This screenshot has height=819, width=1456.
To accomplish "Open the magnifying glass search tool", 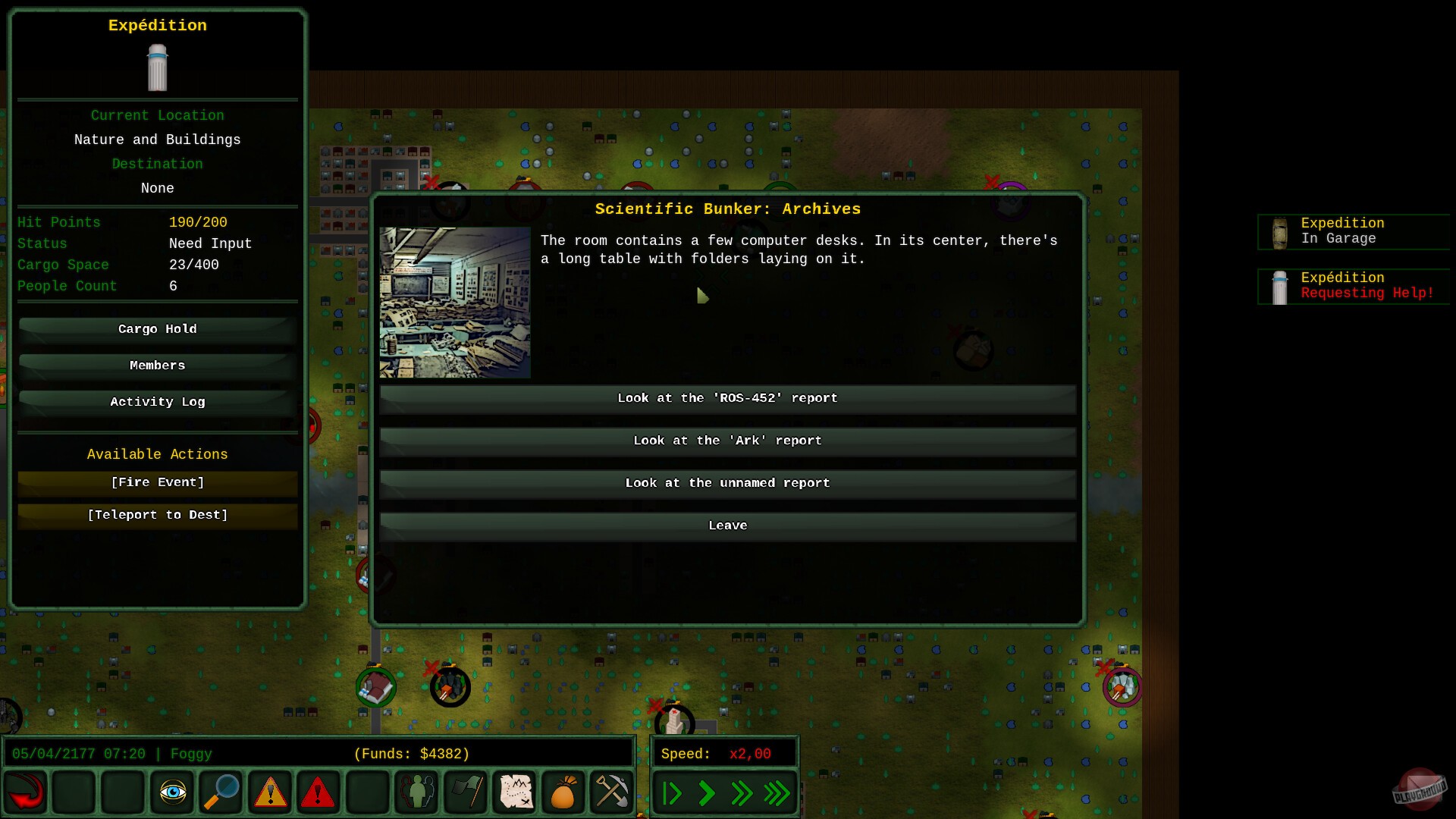I will tap(221, 792).
